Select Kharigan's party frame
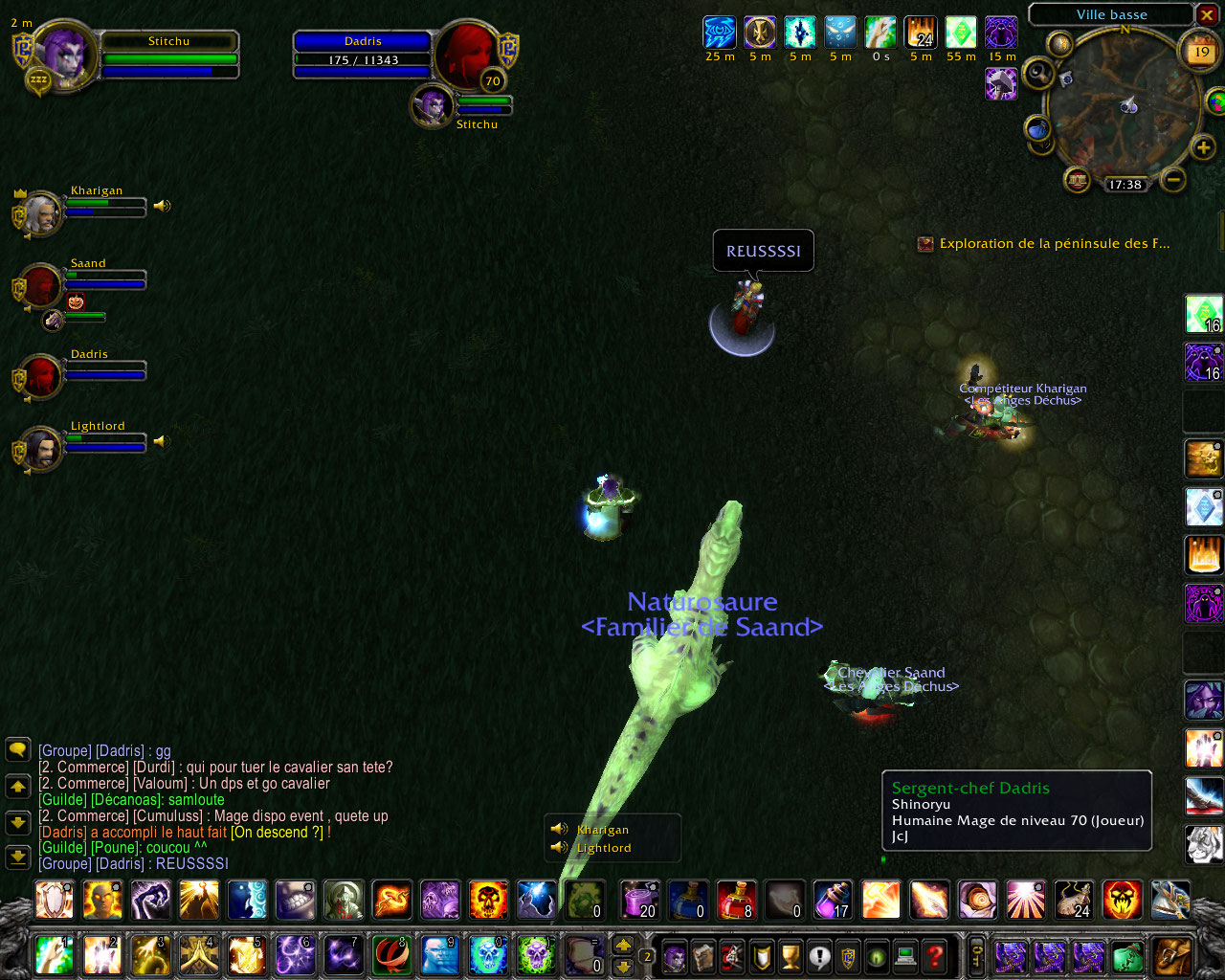This screenshot has height=980, width=1225. coord(40,213)
